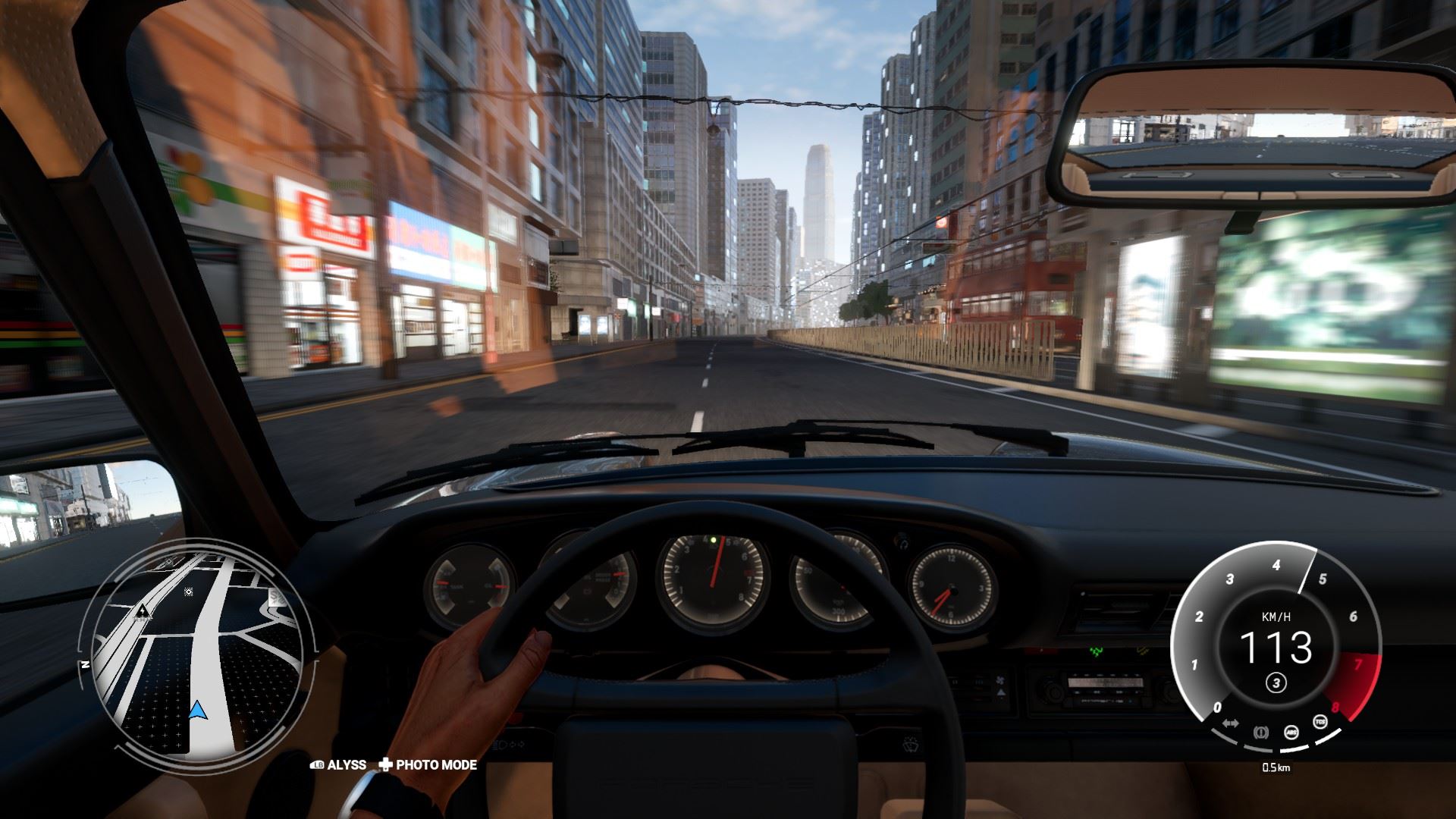Select the lightning bolt triangle map marker

(x=143, y=610)
